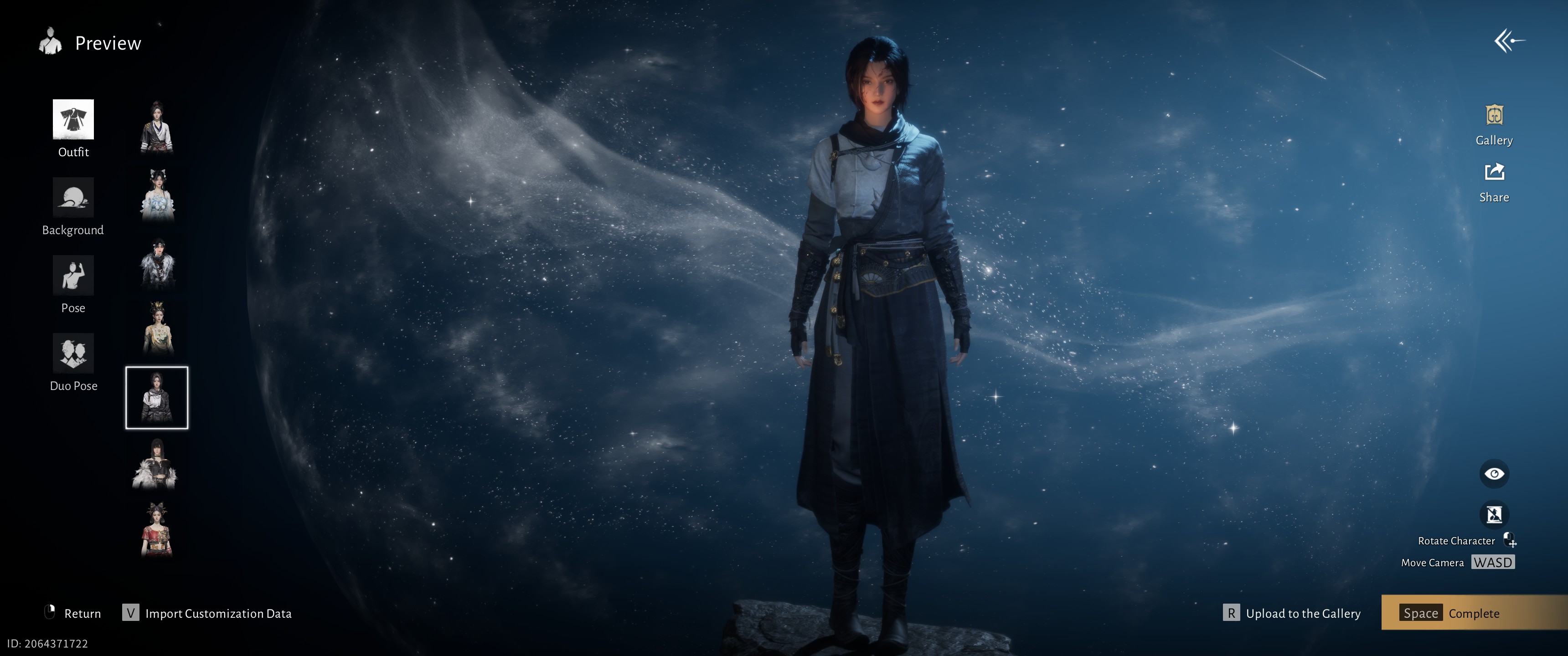Upload to the Gallery
Screen dimensions: 1568x656
tap(1292, 613)
